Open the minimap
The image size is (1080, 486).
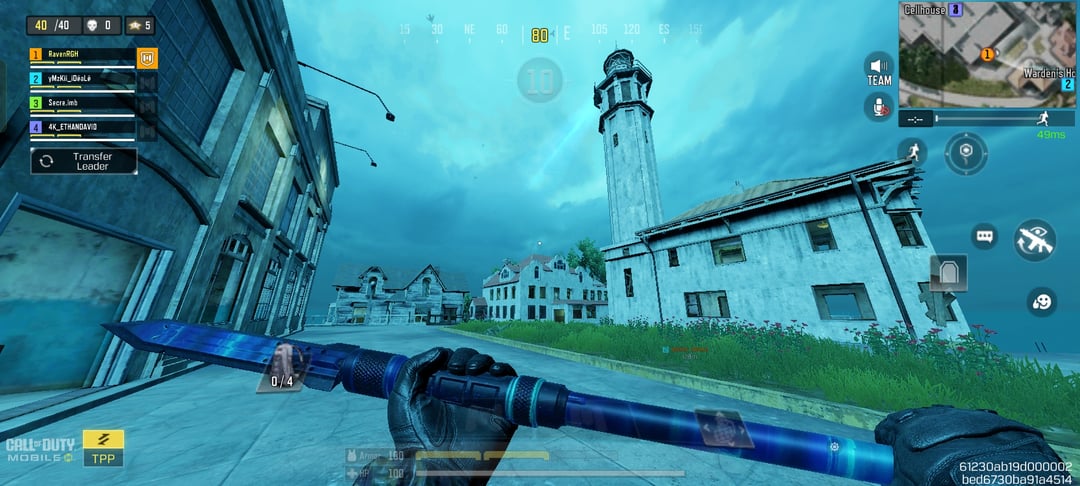click(987, 53)
